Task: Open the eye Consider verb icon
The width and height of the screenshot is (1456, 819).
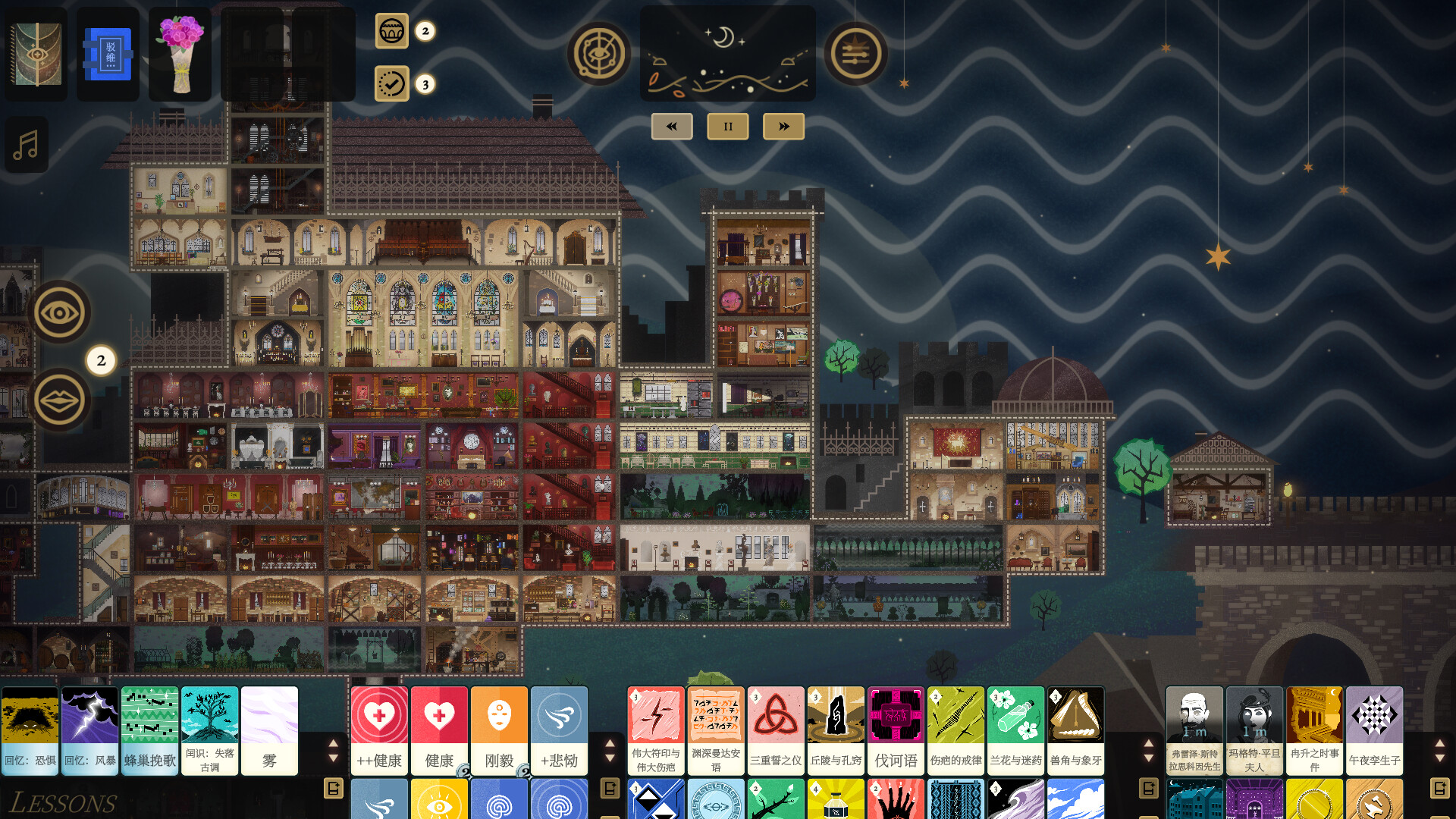Action: 61,311
